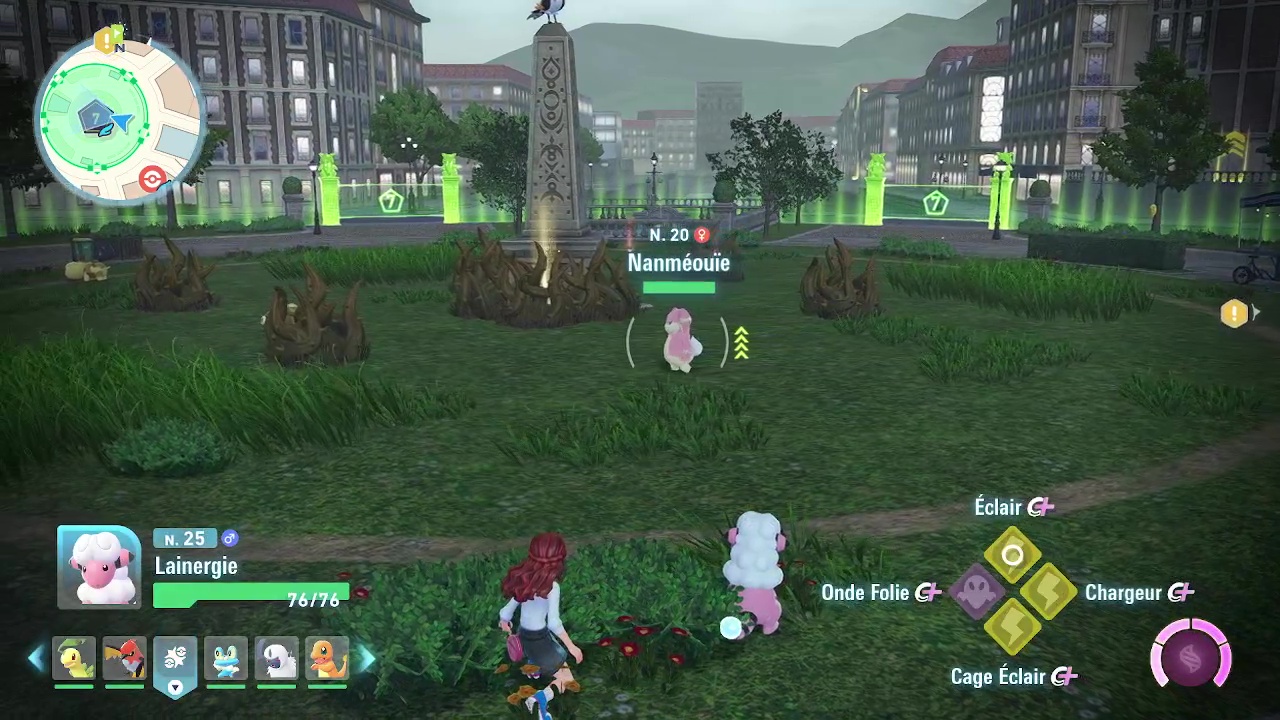1280x720 pixels.
Task: Toggle the G+ badge next to Chargeur
Action: coord(1181,592)
